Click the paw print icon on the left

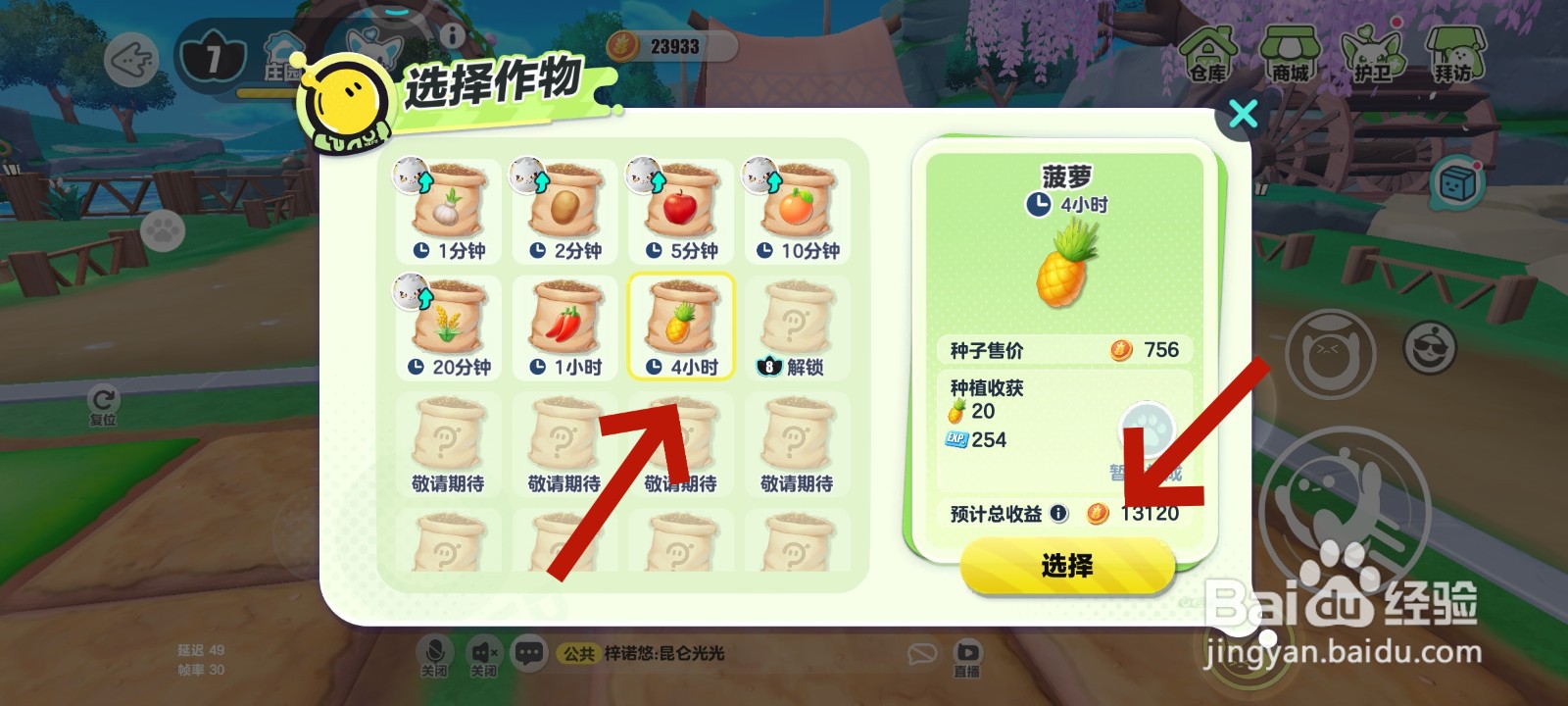click(x=167, y=228)
